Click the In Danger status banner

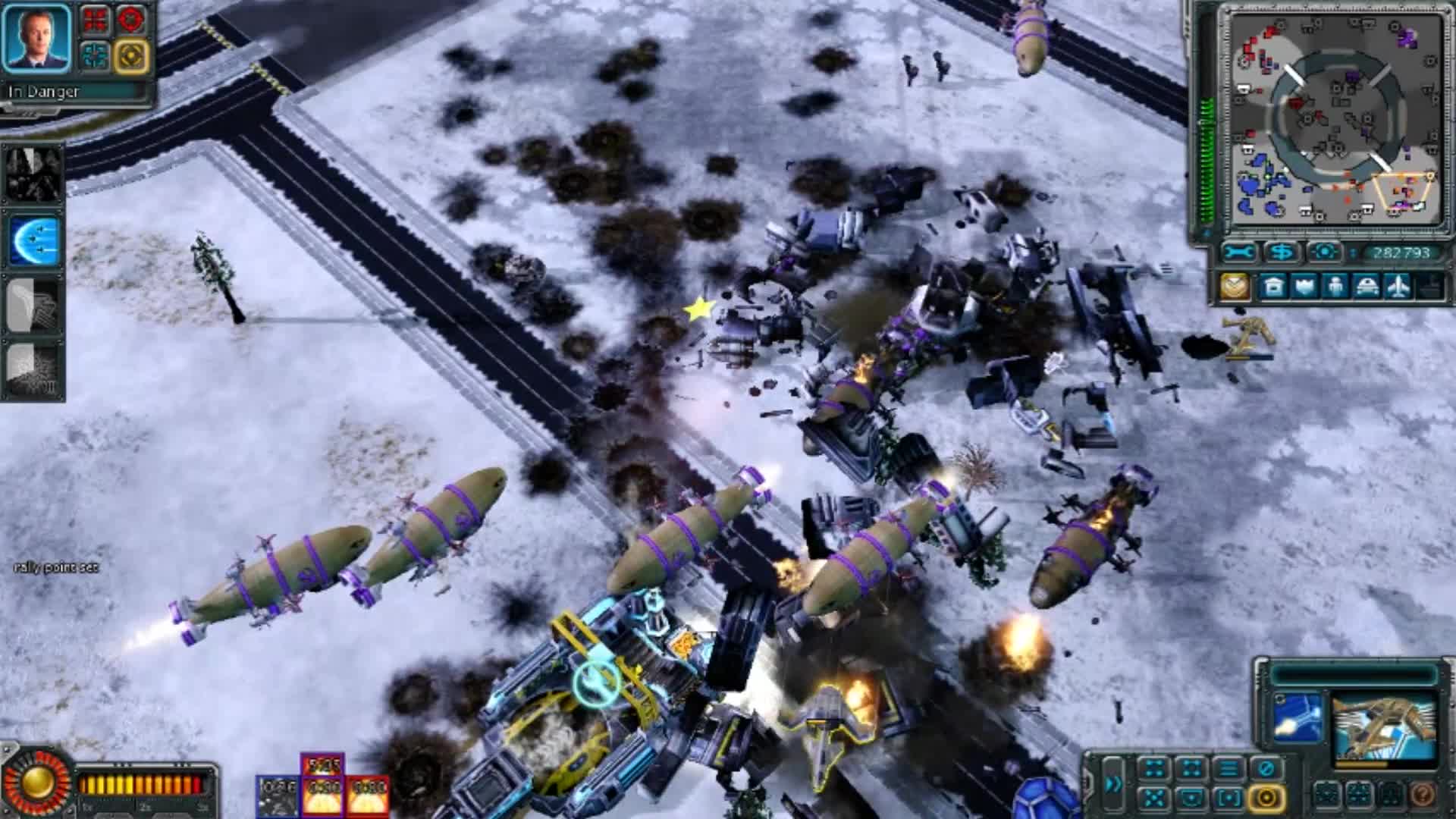(45, 91)
